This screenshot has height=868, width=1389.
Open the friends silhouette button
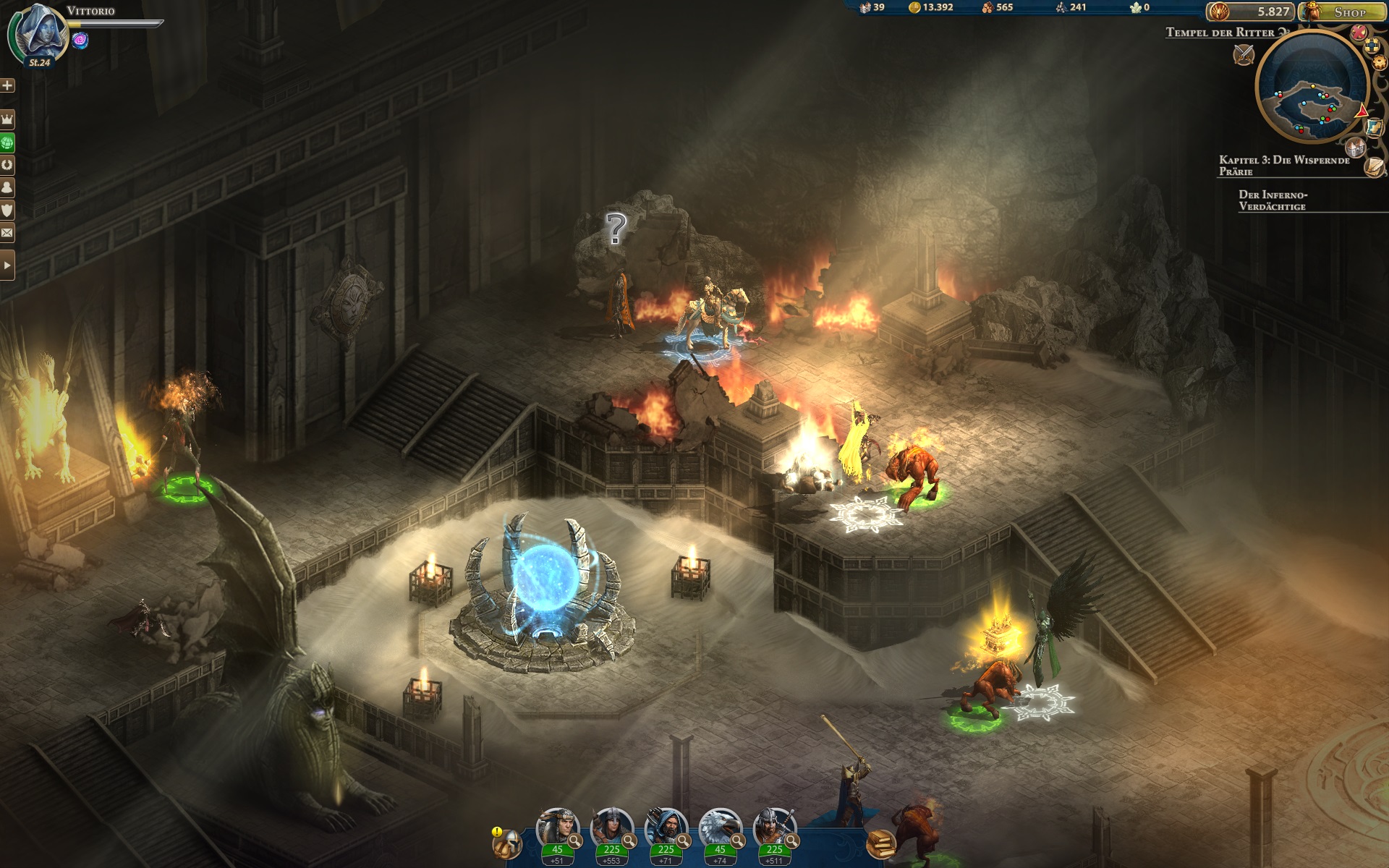pos(7,187)
